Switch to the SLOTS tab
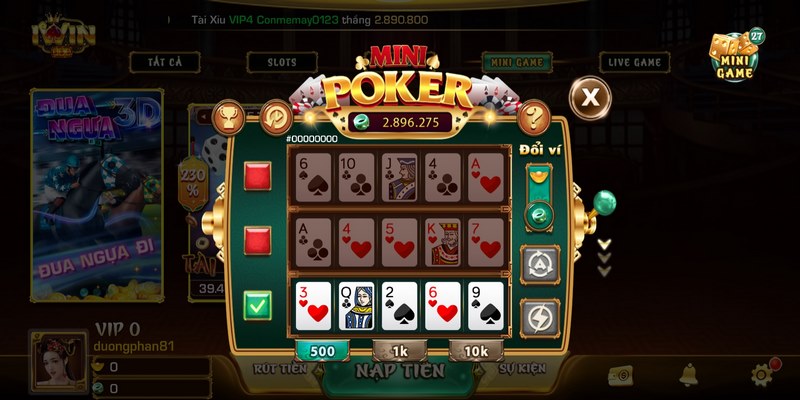 [281, 62]
